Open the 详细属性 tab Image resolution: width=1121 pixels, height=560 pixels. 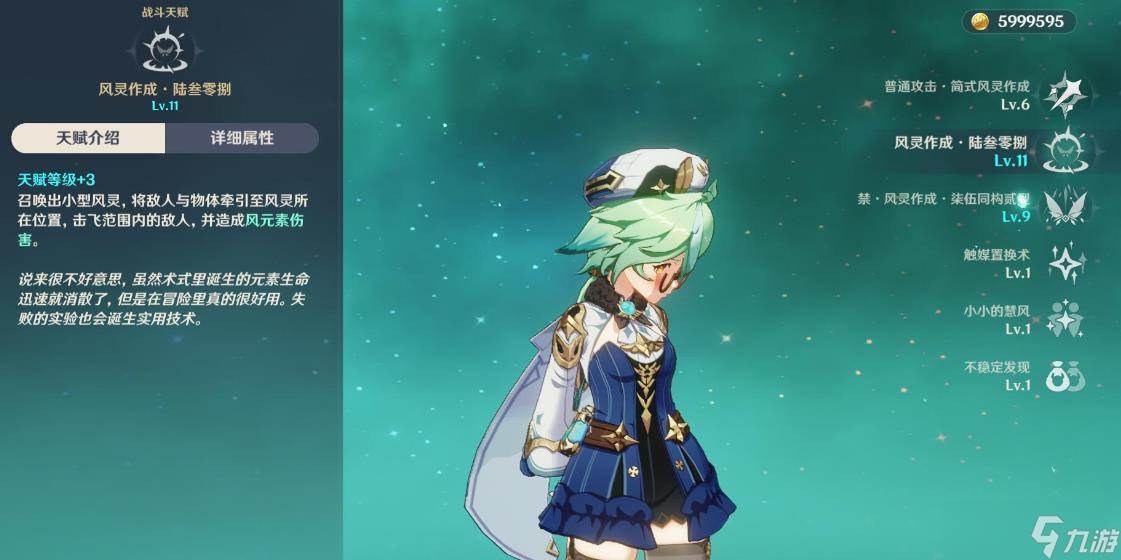[x=242, y=138]
